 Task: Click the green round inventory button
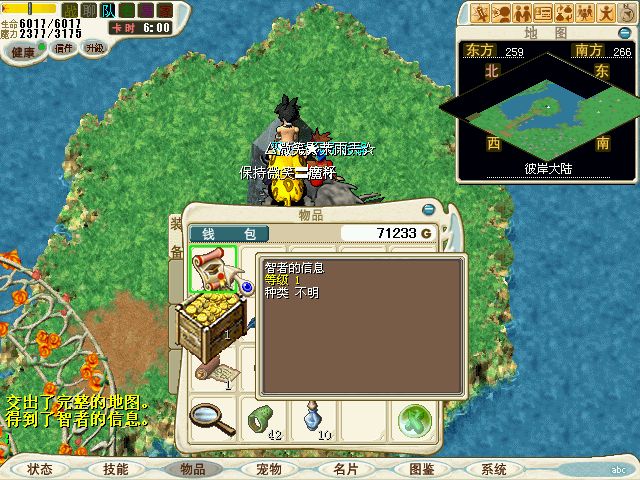click(413, 419)
